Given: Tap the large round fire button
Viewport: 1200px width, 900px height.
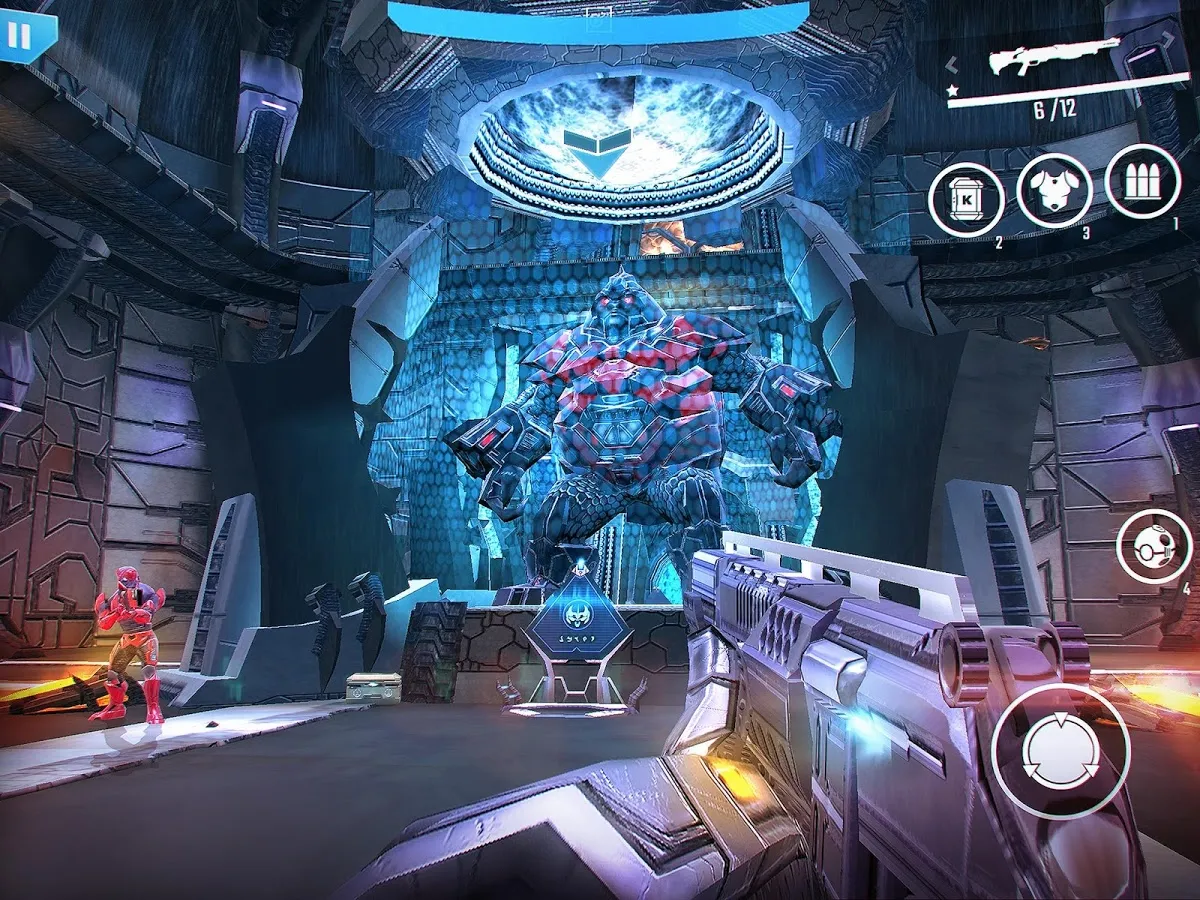Looking at the screenshot, I should pyautogui.click(x=1061, y=750).
